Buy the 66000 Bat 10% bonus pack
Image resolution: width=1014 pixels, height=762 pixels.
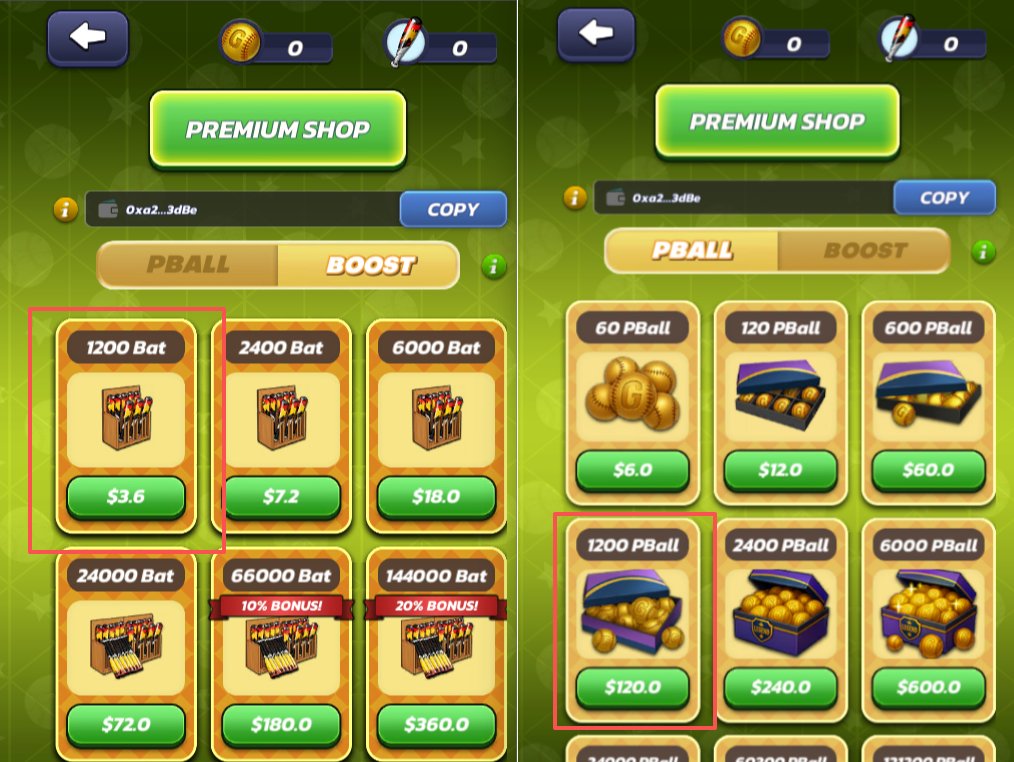280,724
